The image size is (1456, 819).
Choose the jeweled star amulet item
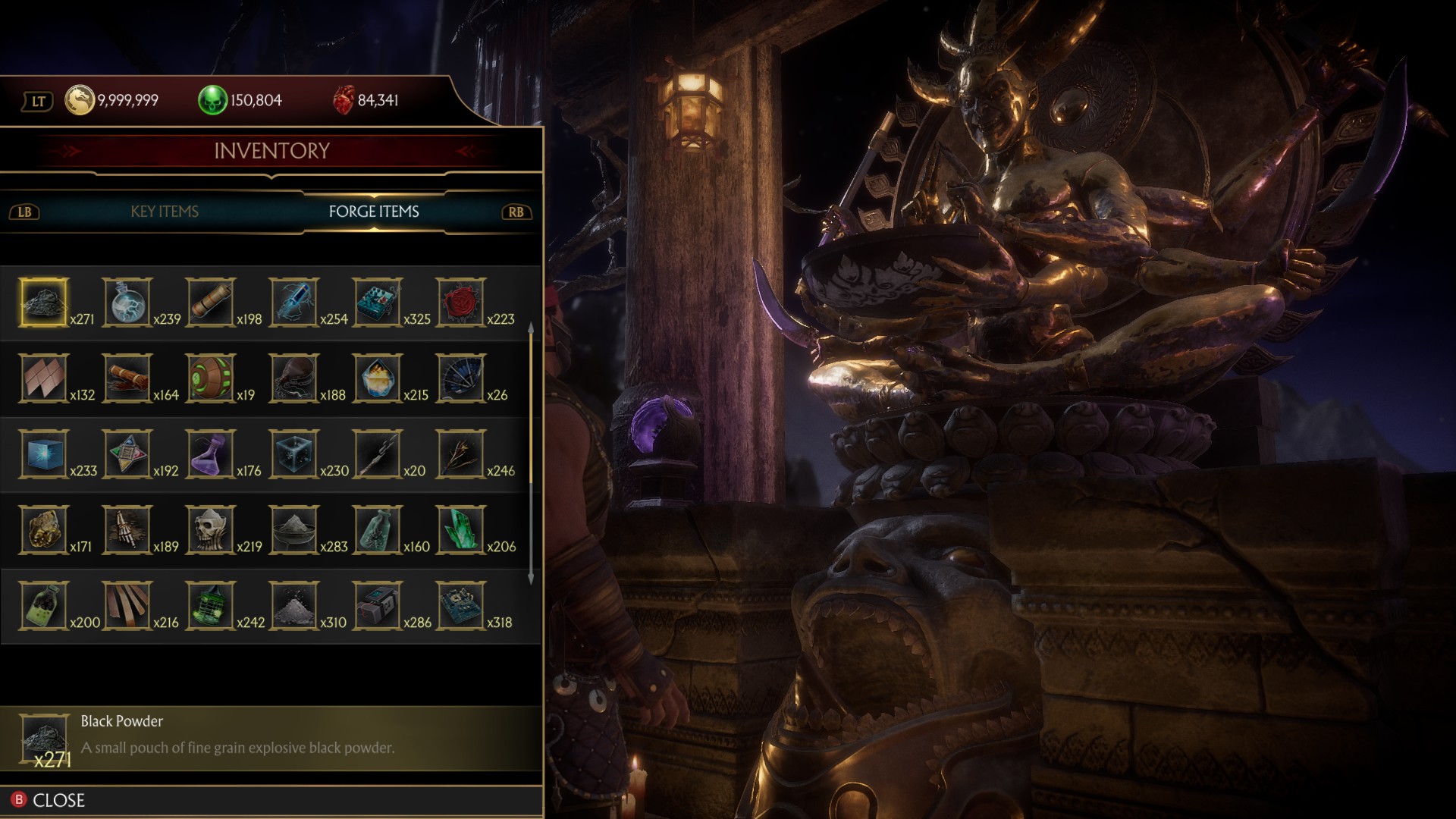click(127, 454)
